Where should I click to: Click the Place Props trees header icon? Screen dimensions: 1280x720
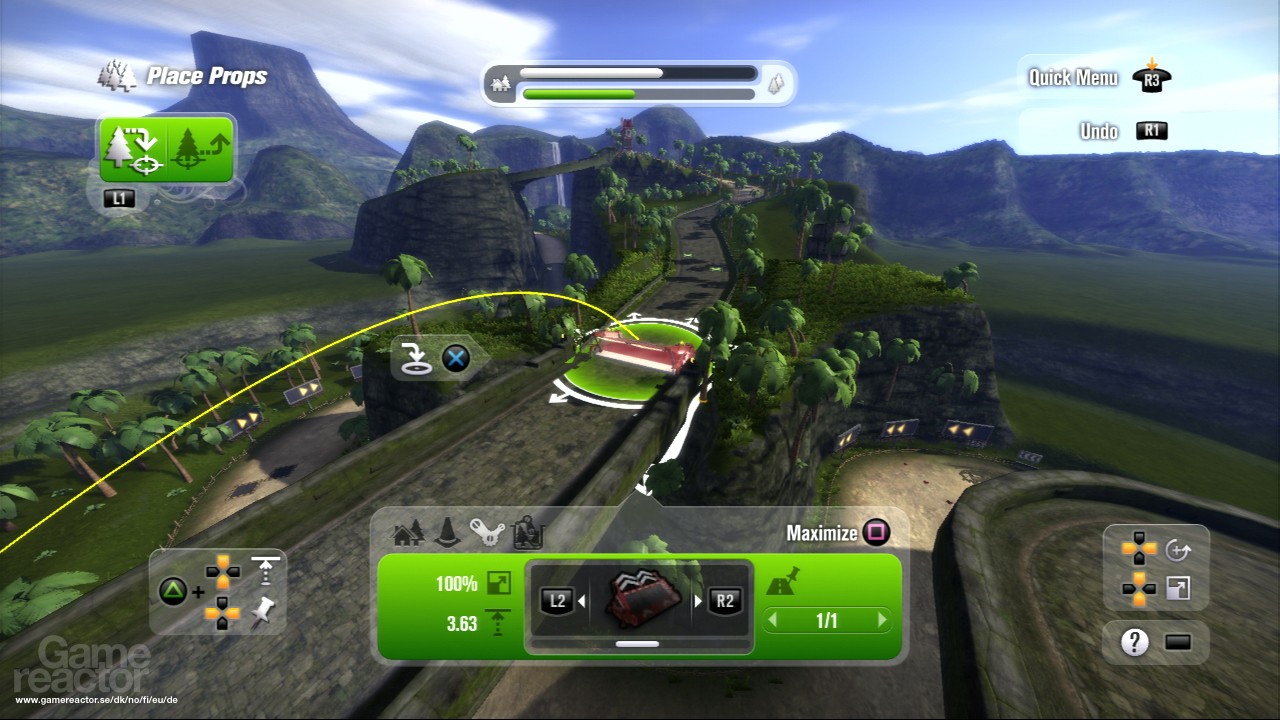(117, 73)
